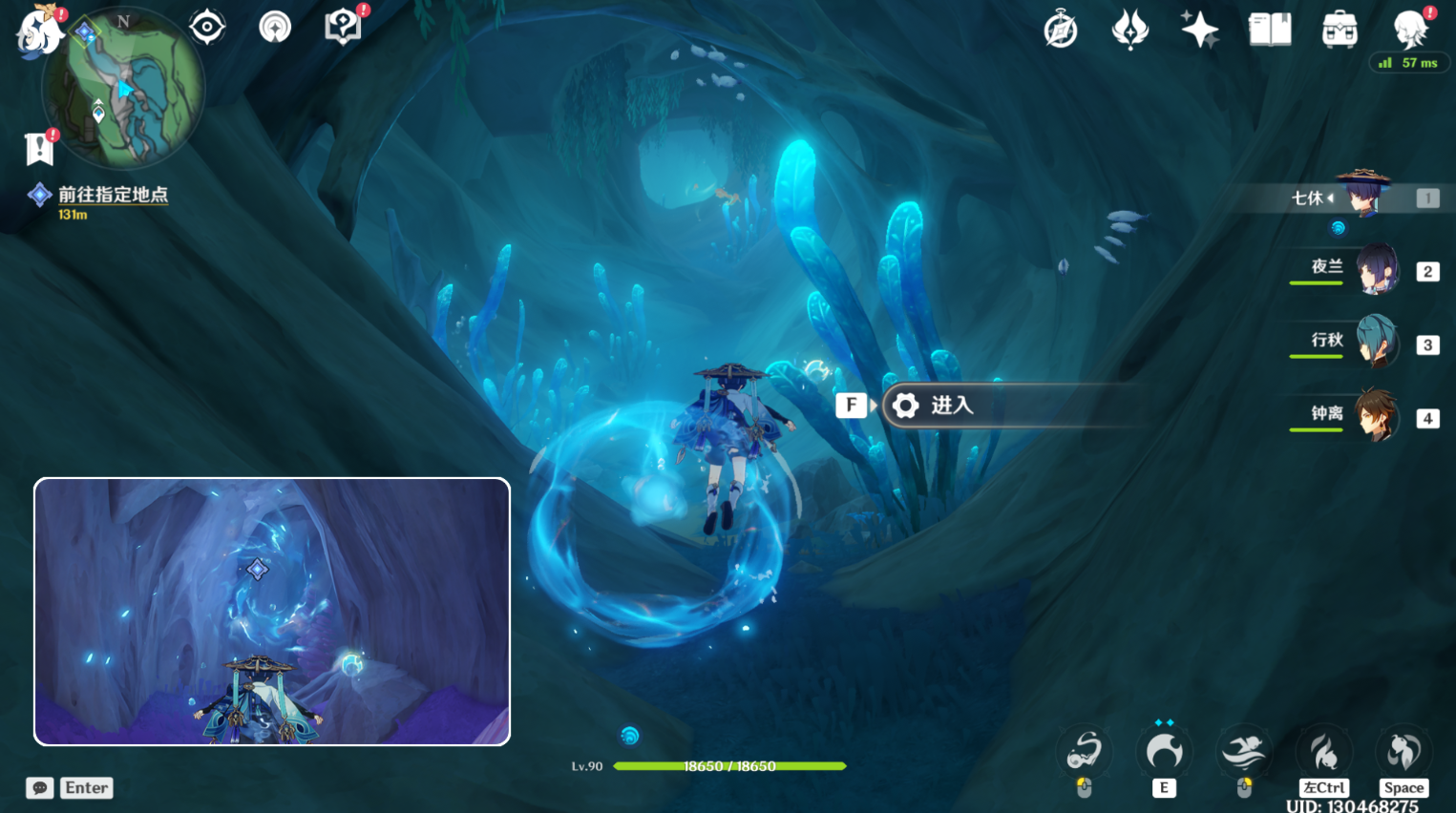
Task: Activate the sprint icon labeled 左Ctrl
Action: (1323, 753)
